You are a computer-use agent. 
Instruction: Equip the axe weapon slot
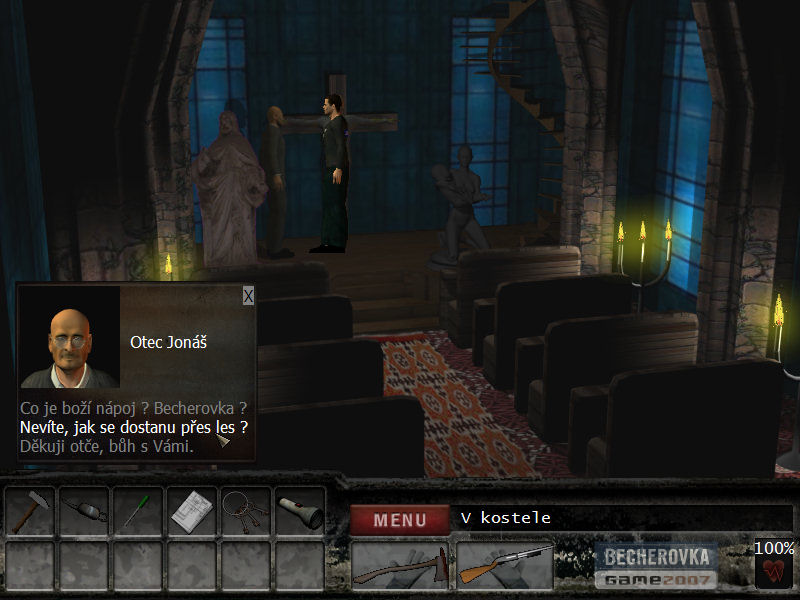tap(400, 566)
